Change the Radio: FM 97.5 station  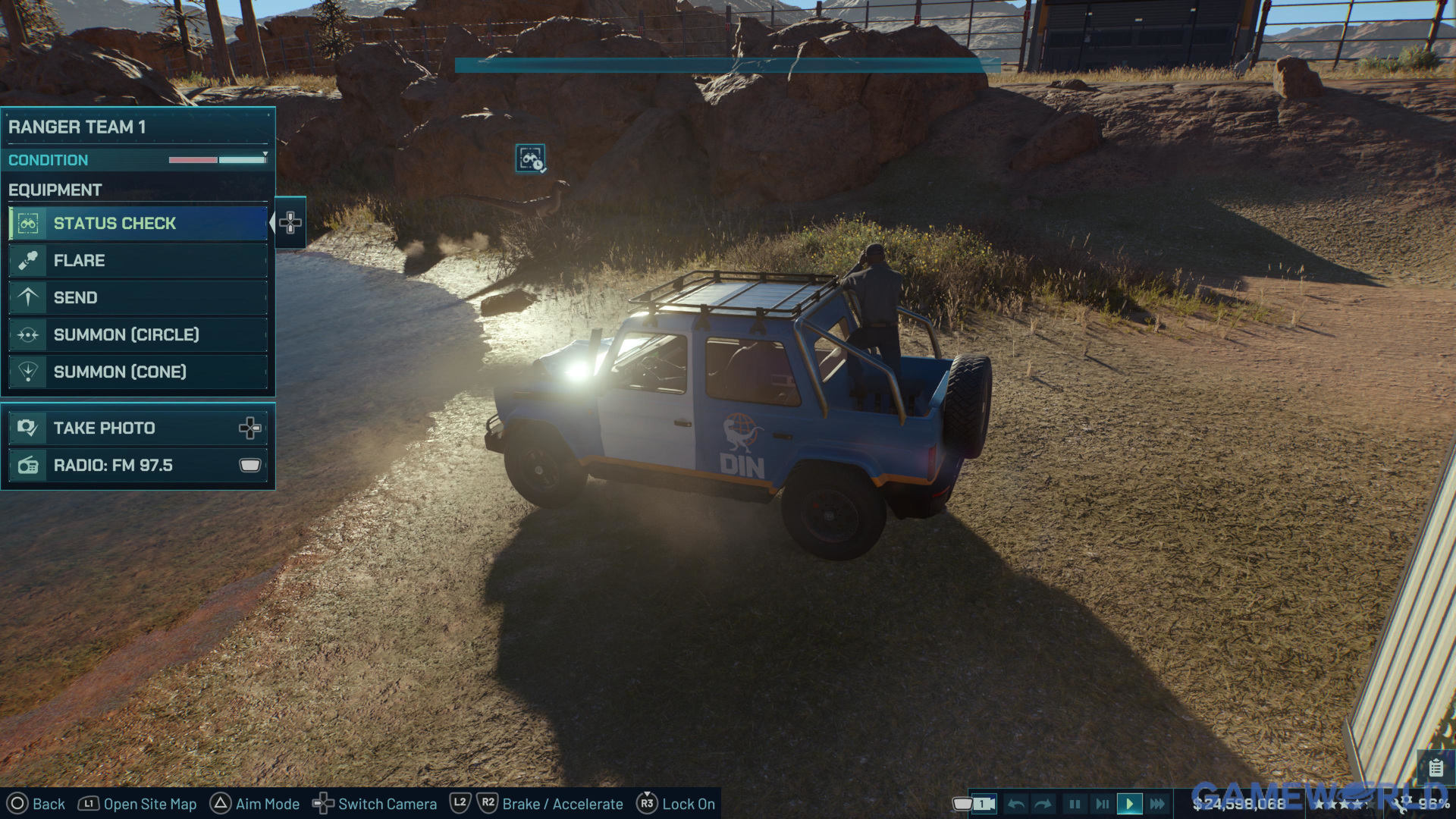tap(138, 466)
